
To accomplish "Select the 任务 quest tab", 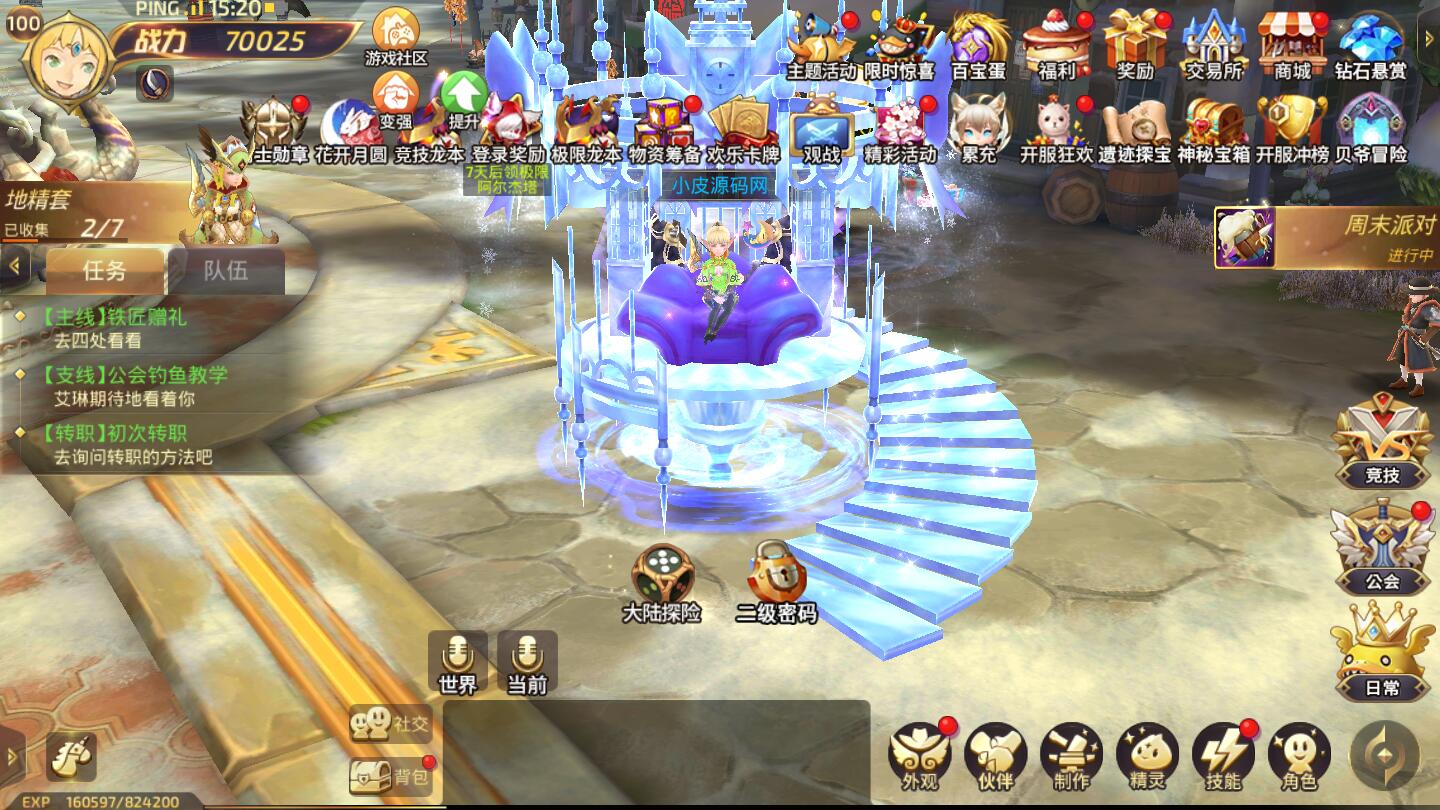I will click(105, 270).
